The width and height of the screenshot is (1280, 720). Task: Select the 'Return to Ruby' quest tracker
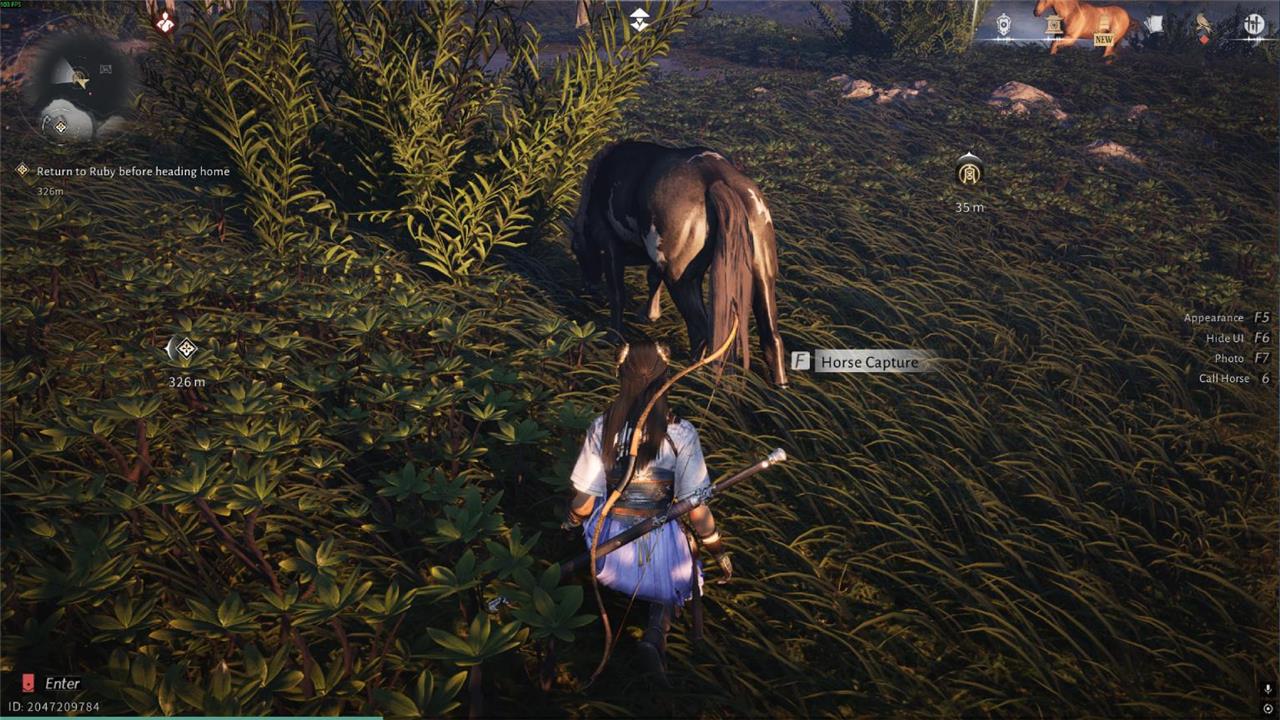click(132, 172)
